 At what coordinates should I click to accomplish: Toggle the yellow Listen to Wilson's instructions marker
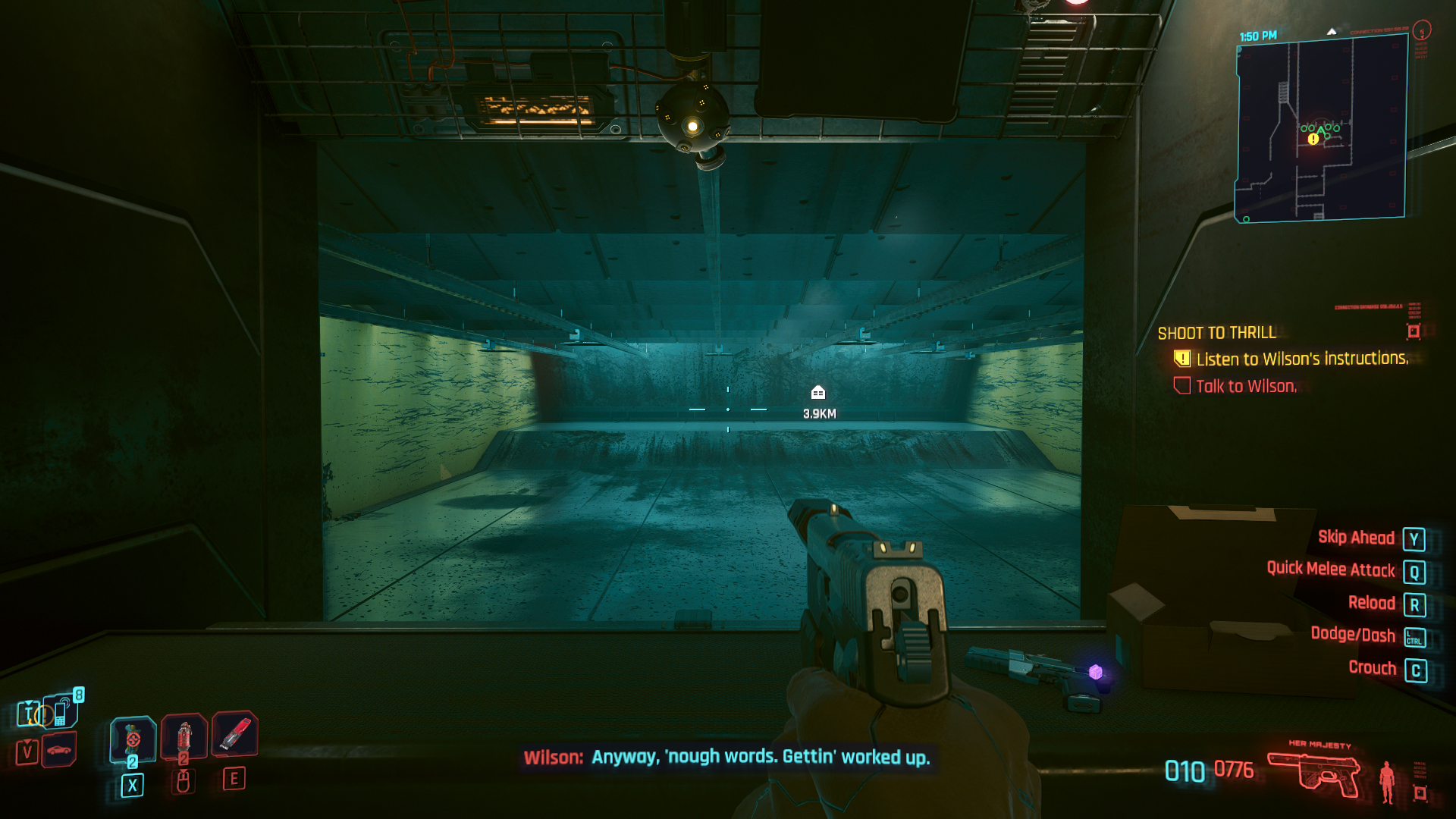1181,359
